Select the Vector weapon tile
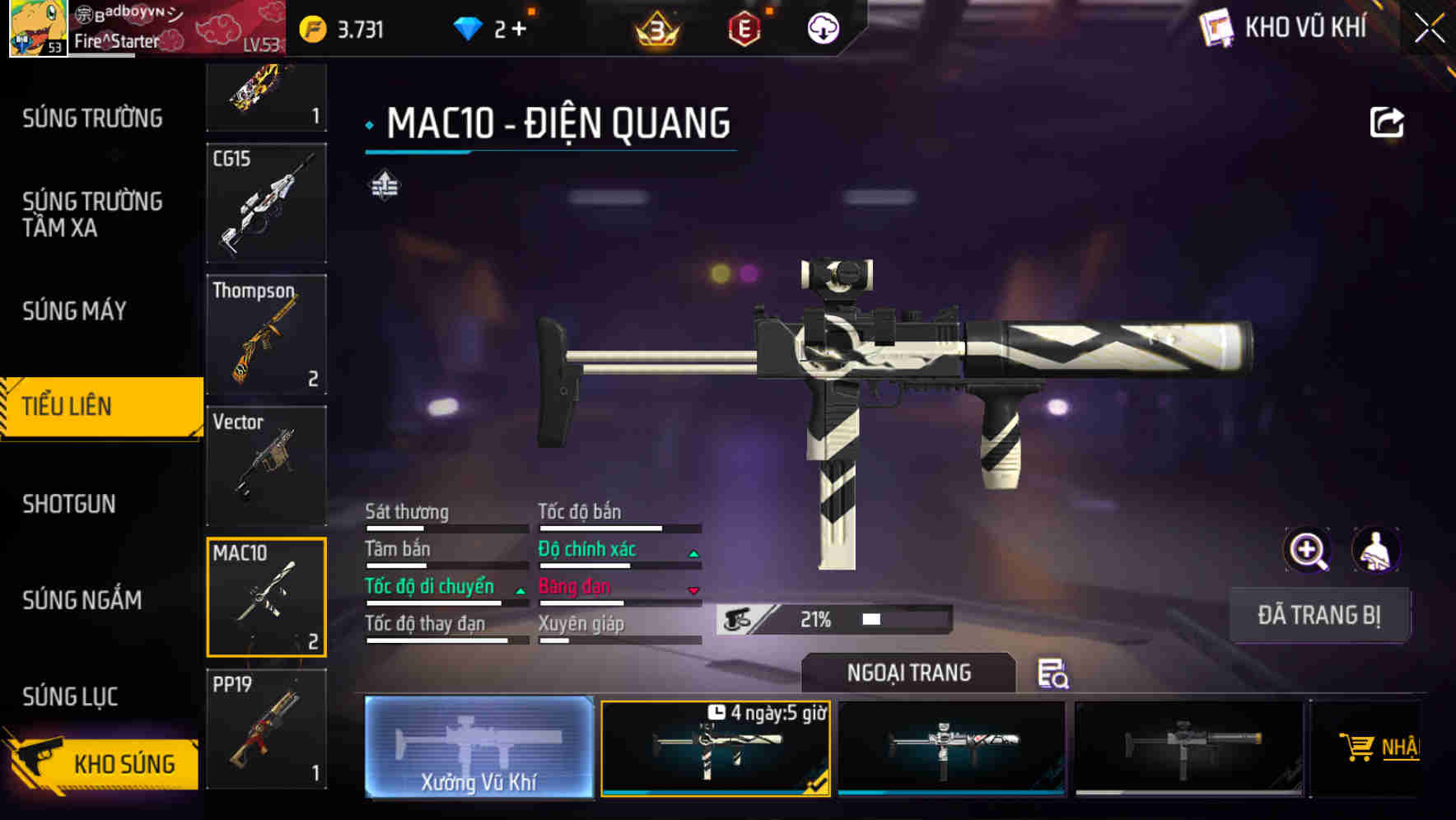This screenshot has width=1456, height=820. pyautogui.click(x=266, y=466)
